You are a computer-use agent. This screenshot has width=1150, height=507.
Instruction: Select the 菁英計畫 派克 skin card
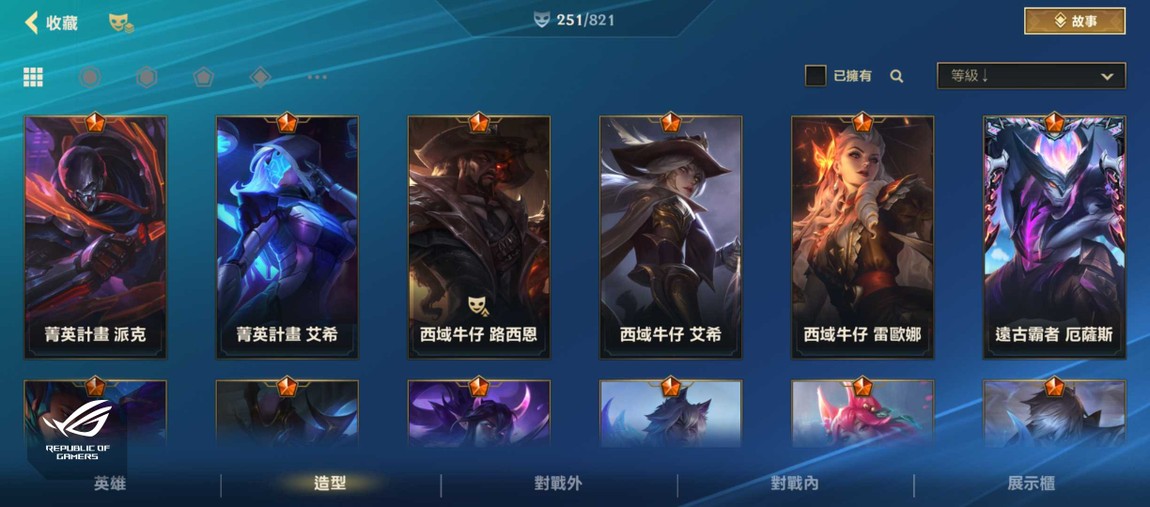[96, 237]
